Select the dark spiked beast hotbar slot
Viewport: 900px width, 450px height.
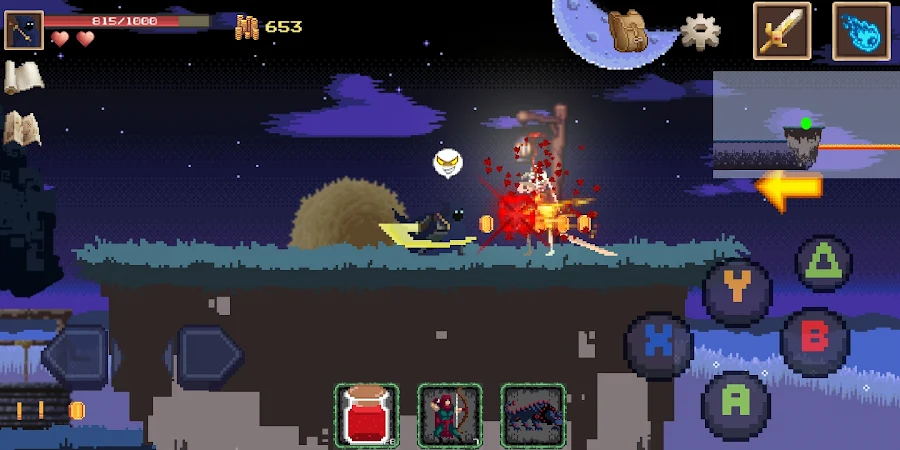click(x=533, y=414)
